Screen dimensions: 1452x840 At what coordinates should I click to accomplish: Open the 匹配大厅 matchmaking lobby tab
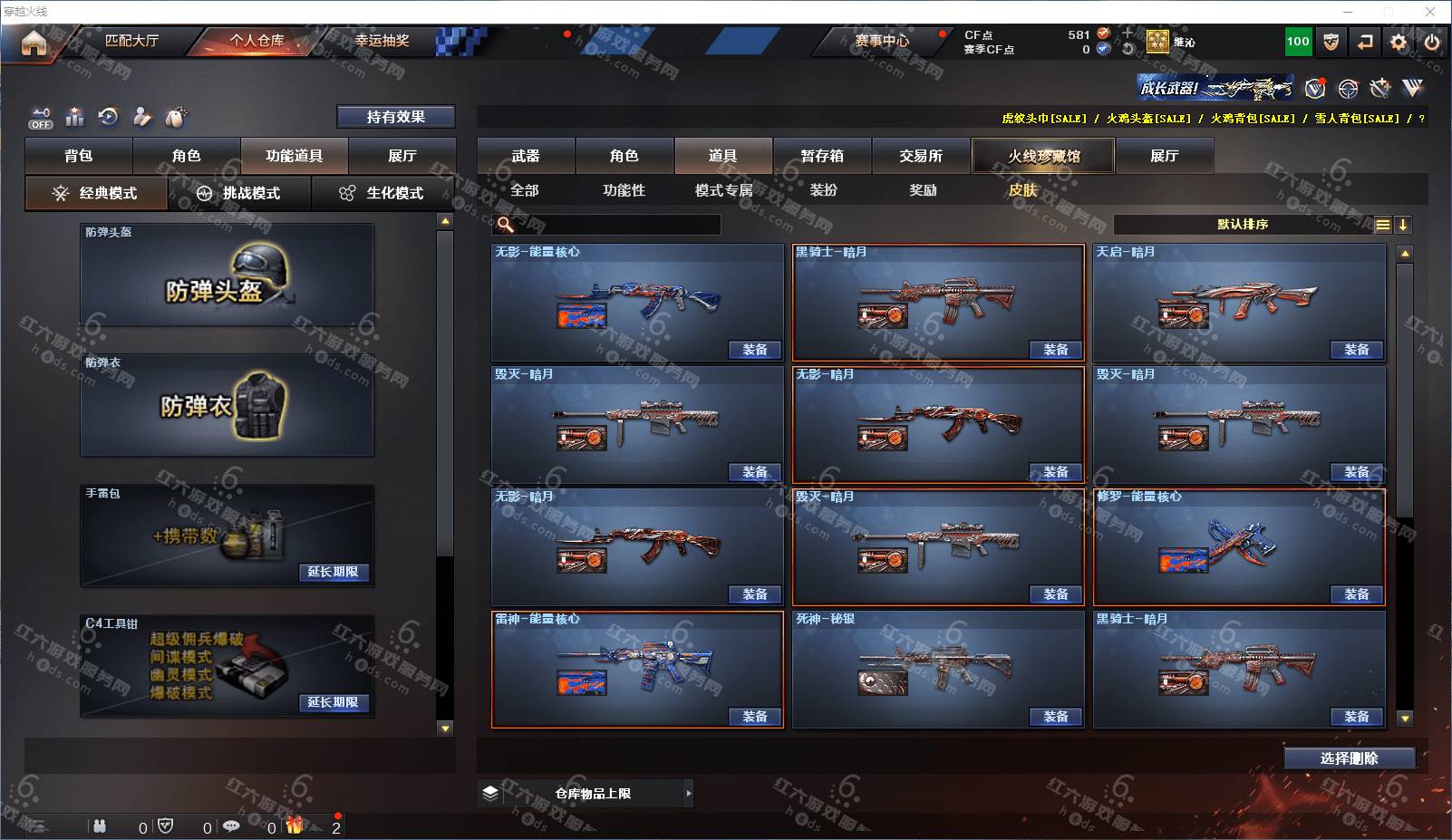131,41
